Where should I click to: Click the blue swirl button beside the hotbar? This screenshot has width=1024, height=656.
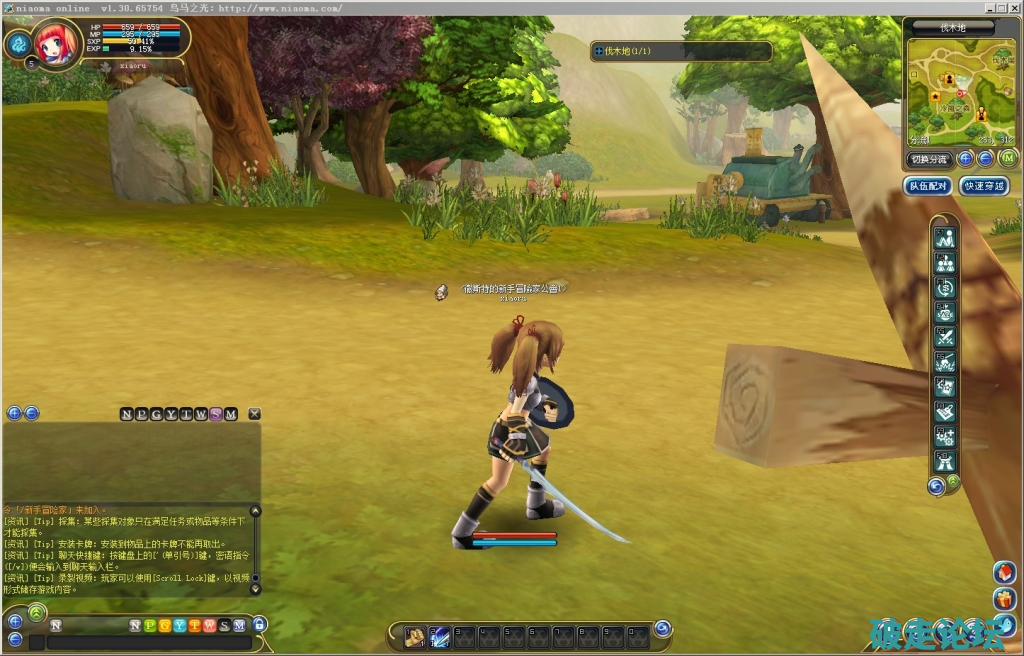662,628
